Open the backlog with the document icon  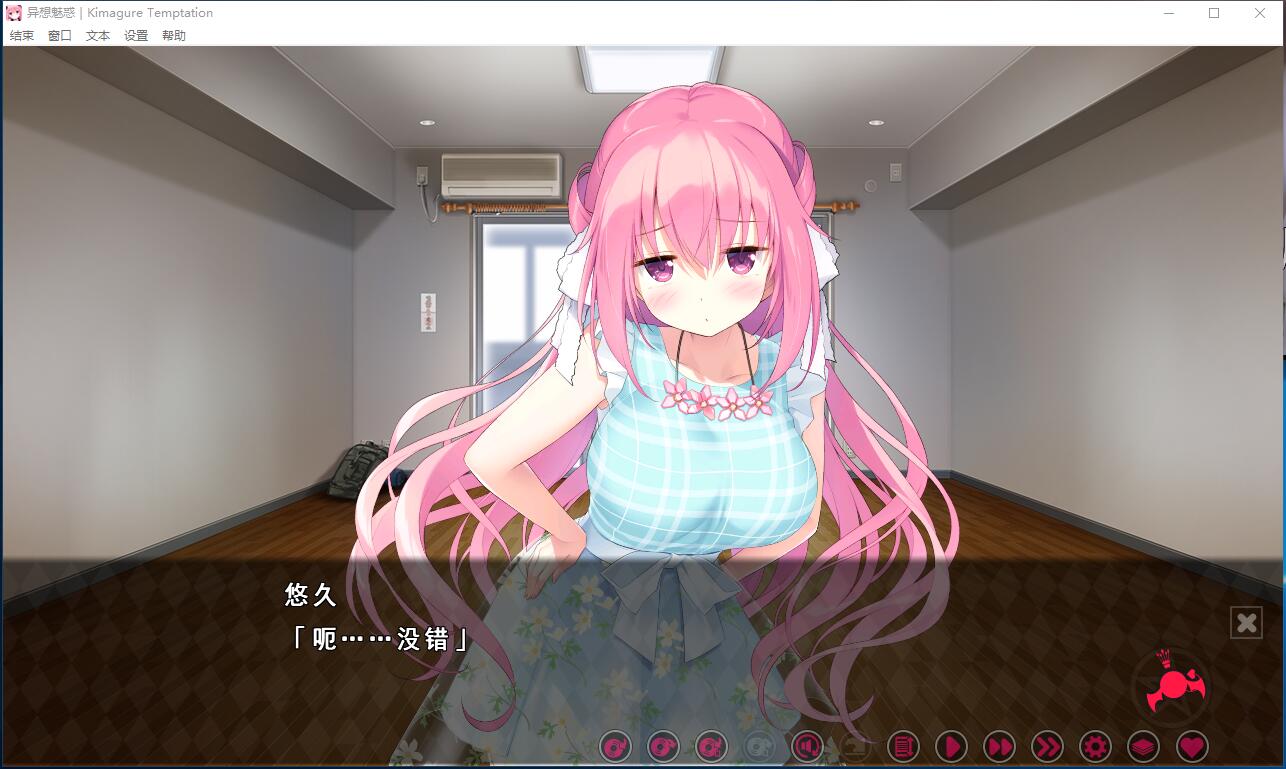(x=901, y=746)
